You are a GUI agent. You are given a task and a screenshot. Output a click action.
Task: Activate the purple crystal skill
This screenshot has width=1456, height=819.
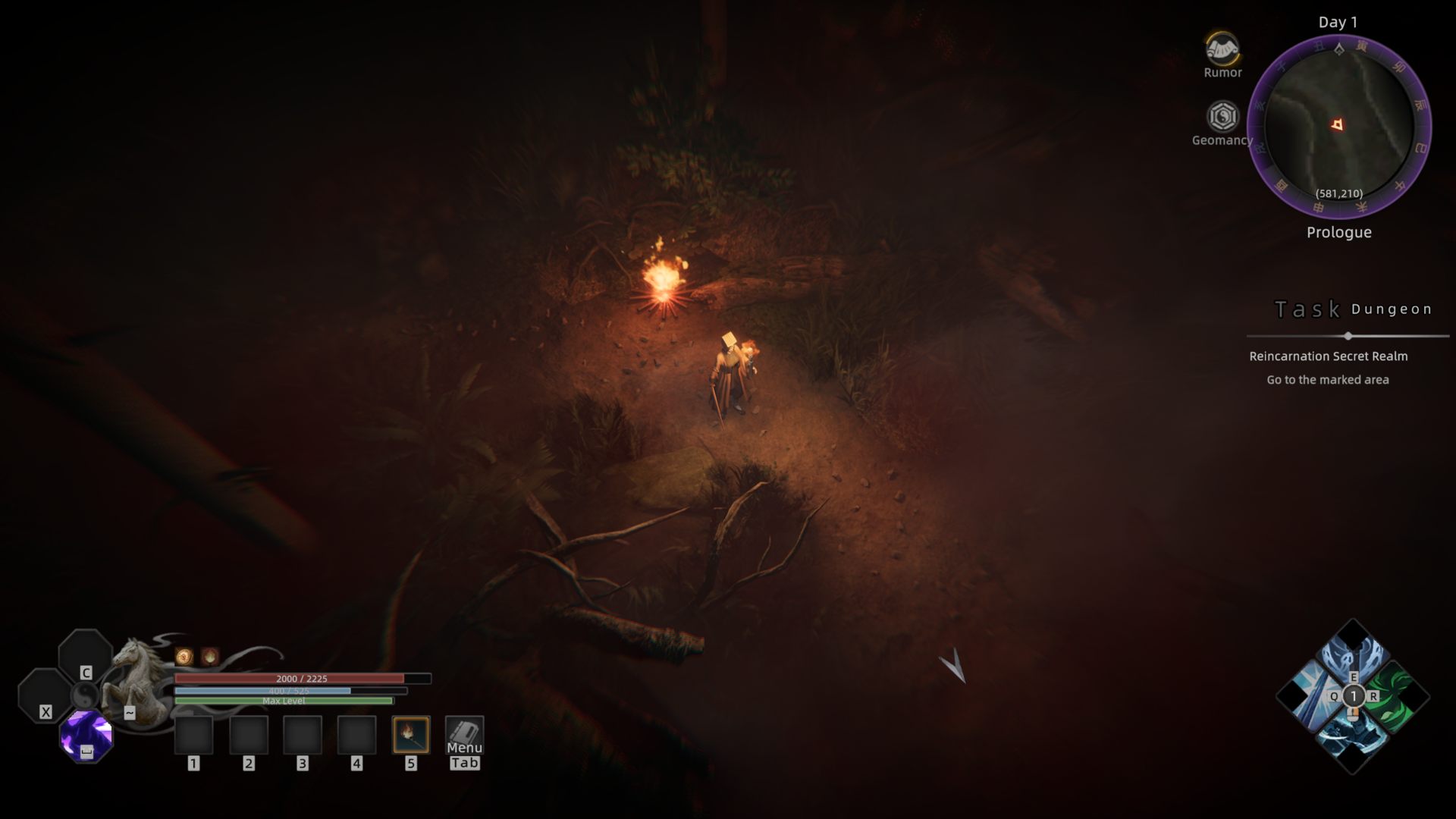coord(86,734)
